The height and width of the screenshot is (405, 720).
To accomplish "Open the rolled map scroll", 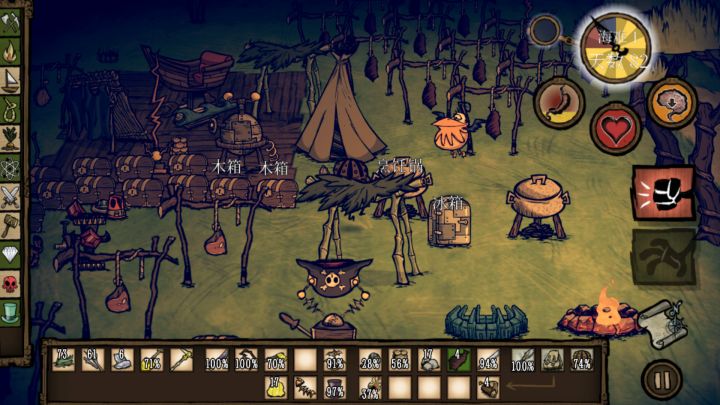I will (661, 319).
